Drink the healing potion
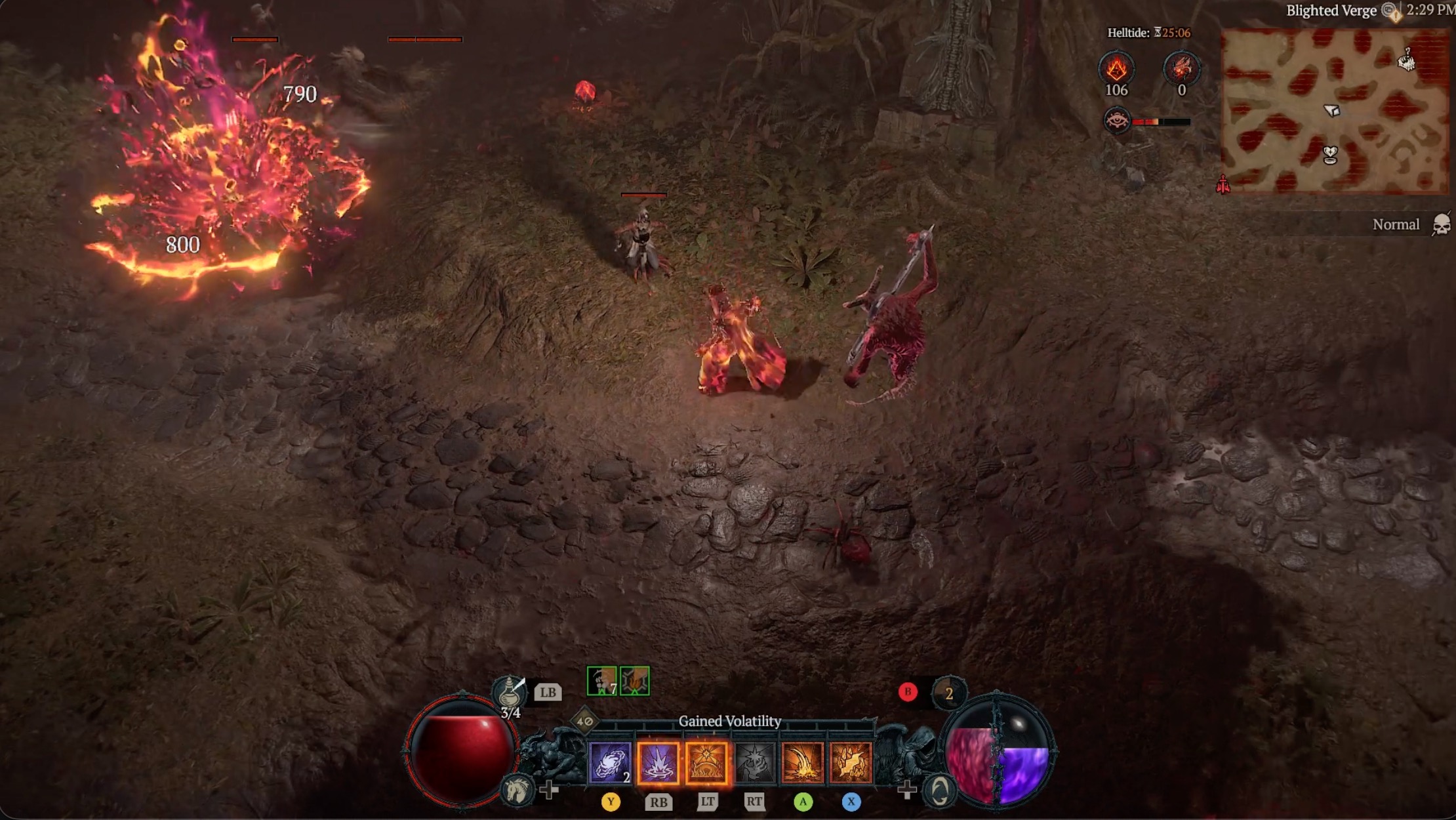 pyautogui.click(x=510, y=693)
